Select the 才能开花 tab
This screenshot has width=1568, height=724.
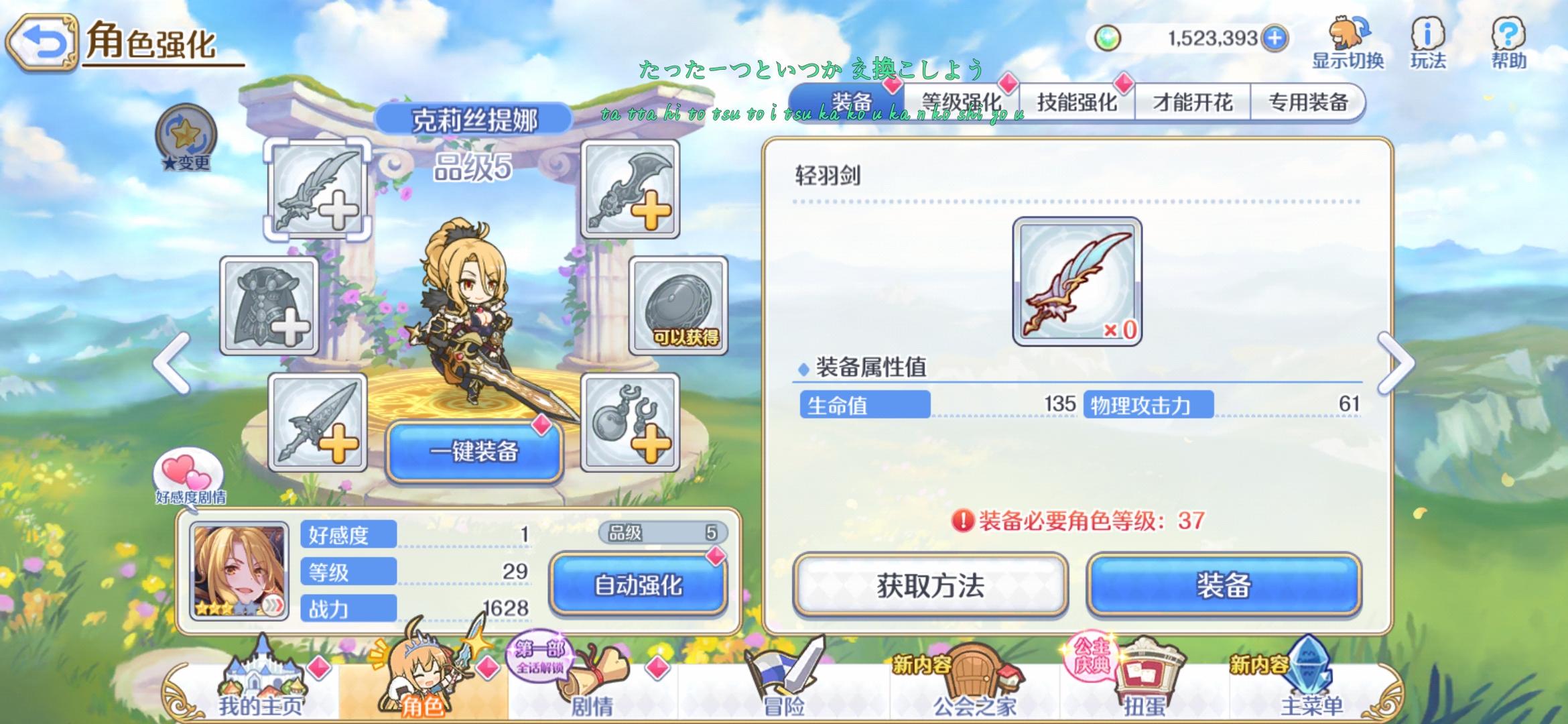coord(1195,102)
